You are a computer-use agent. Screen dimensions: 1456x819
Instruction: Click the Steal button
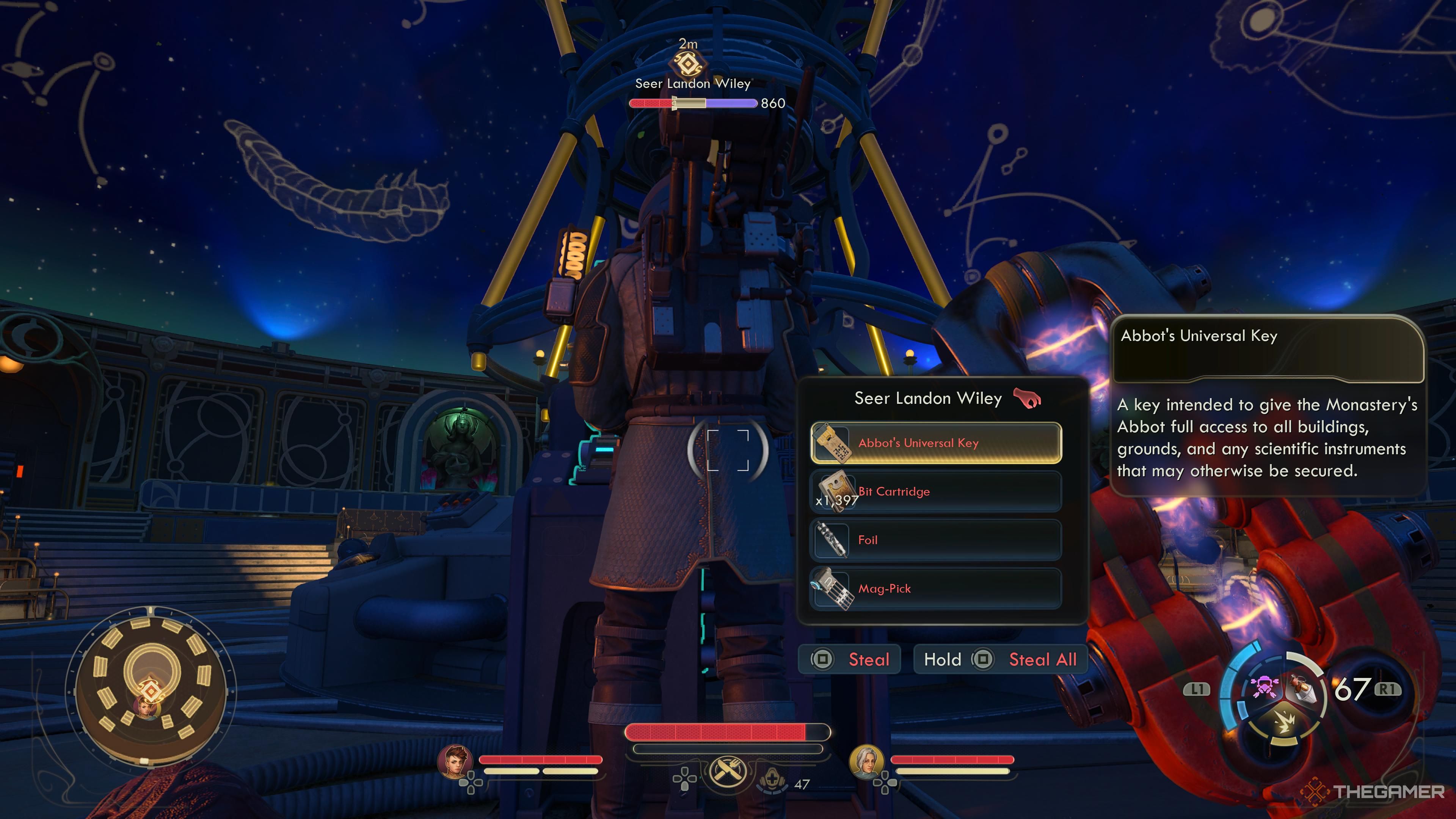point(849,660)
